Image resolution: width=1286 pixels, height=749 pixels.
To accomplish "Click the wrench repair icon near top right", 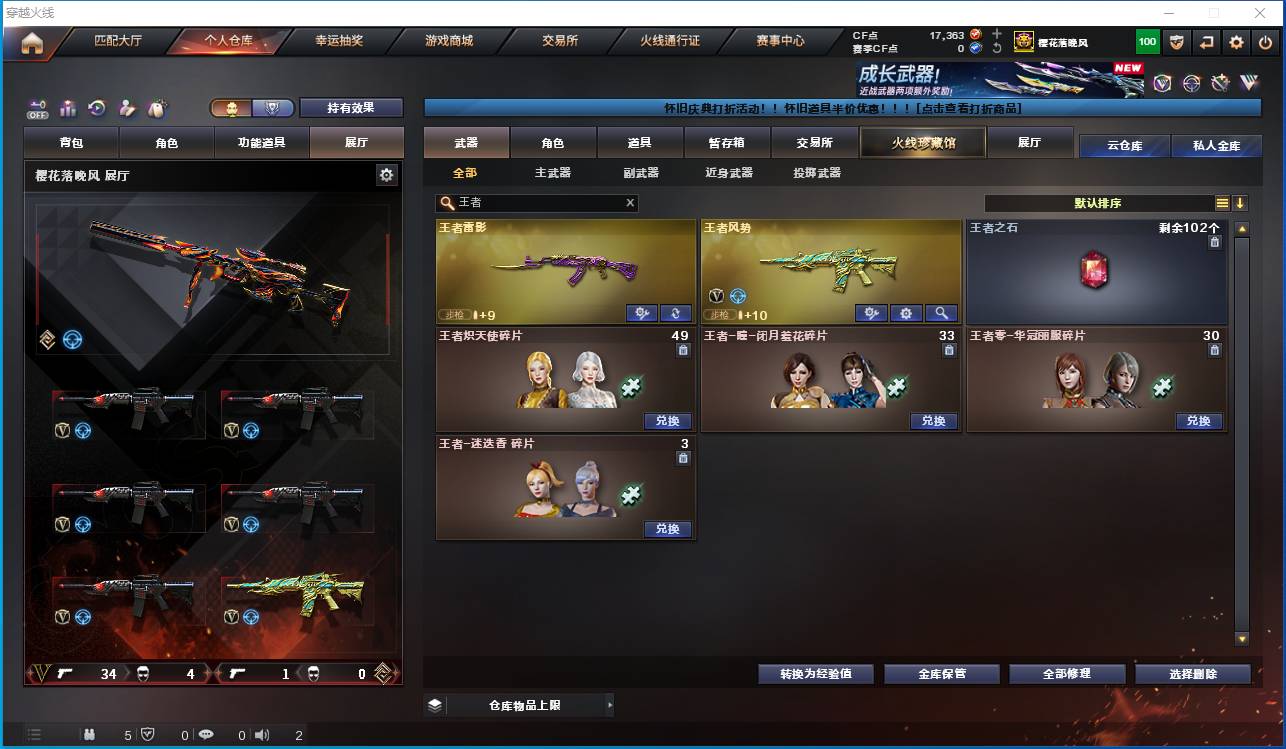I will [1221, 83].
